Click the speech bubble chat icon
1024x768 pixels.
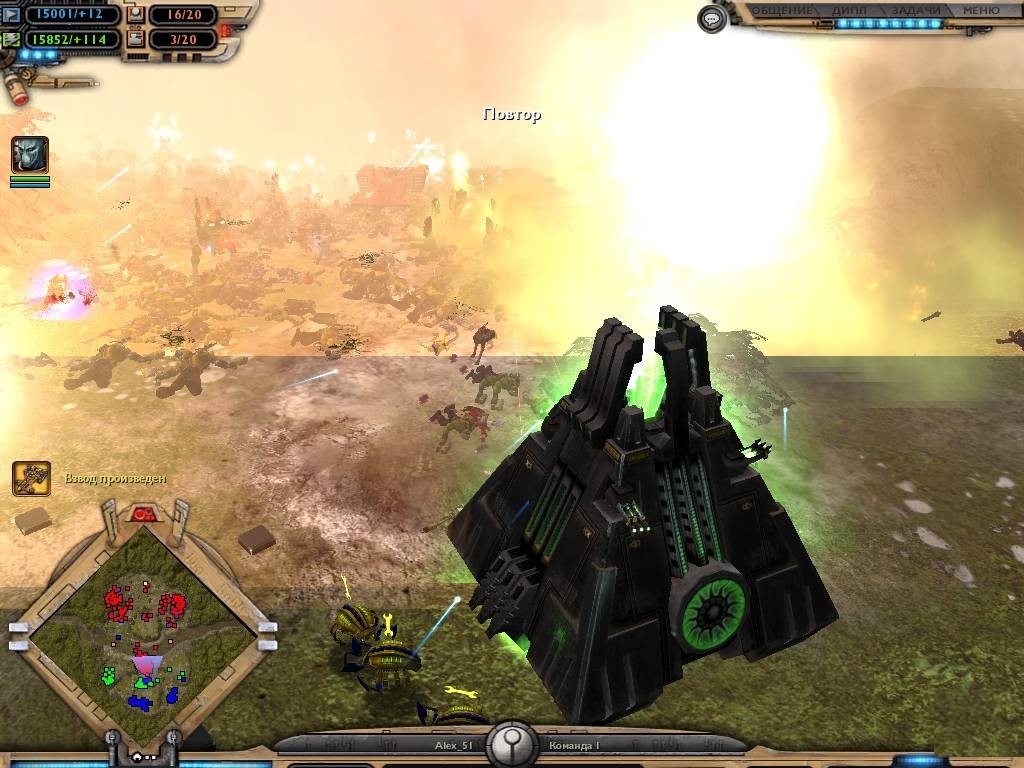point(711,19)
